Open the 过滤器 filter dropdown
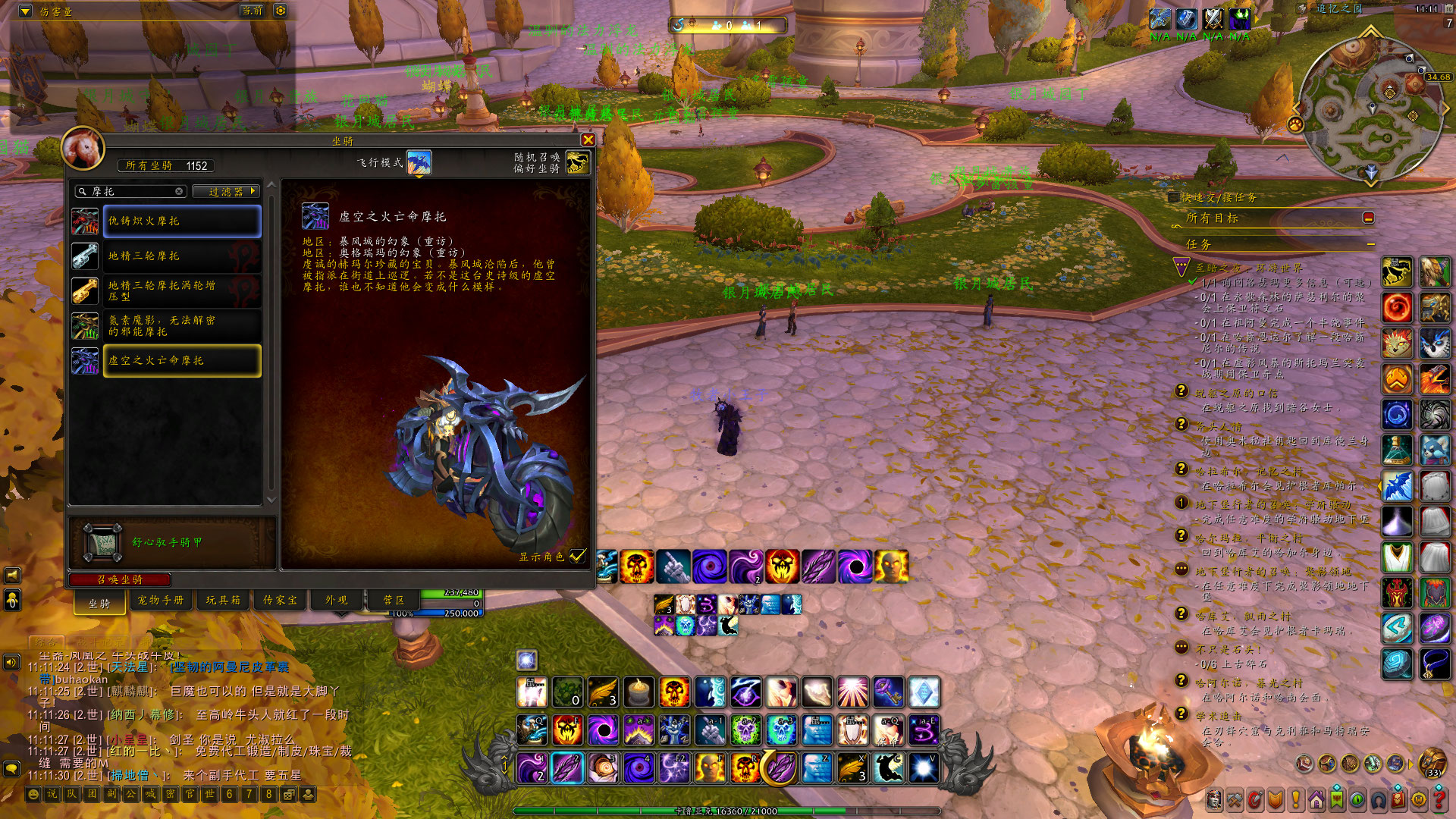 226,192
